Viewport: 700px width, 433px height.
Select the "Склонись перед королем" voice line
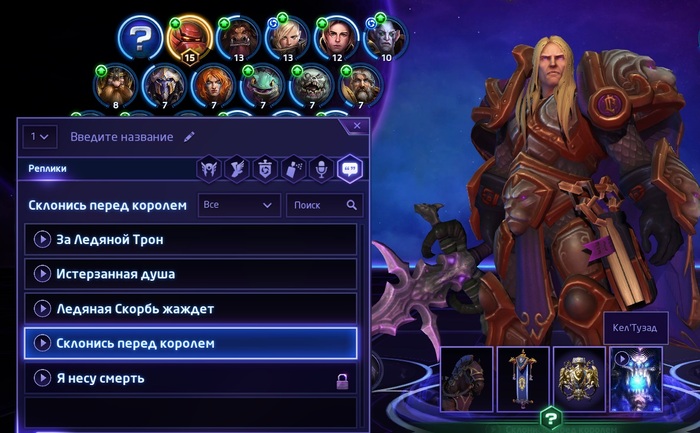tap(190, 343)
